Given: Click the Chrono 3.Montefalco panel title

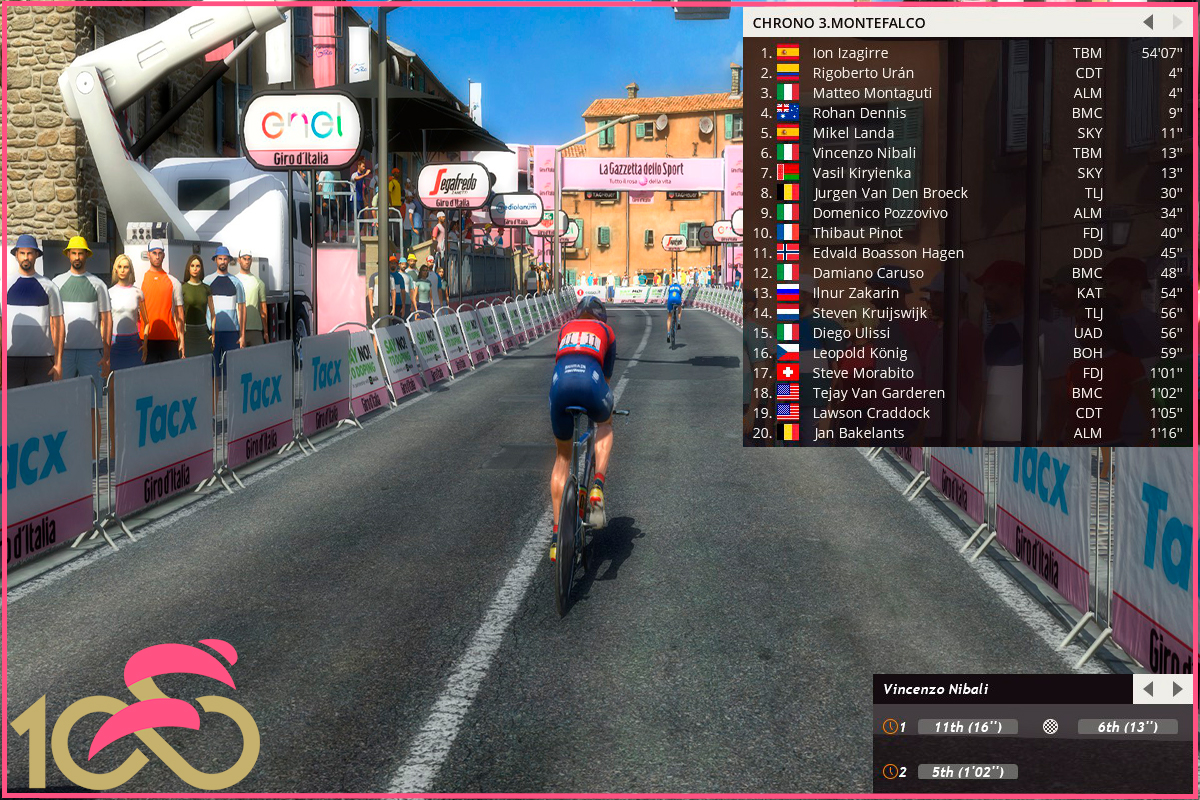Looking at the screenshot, I should tap(839, 22).
